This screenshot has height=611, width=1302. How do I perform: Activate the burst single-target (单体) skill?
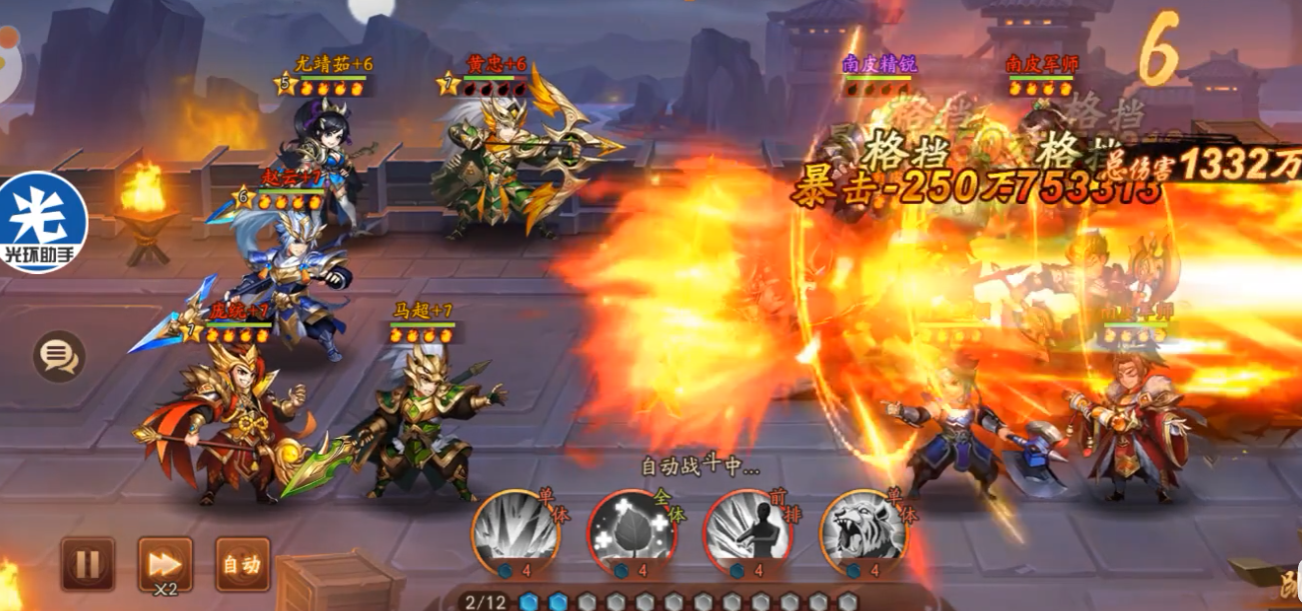[x=512, y=530]
